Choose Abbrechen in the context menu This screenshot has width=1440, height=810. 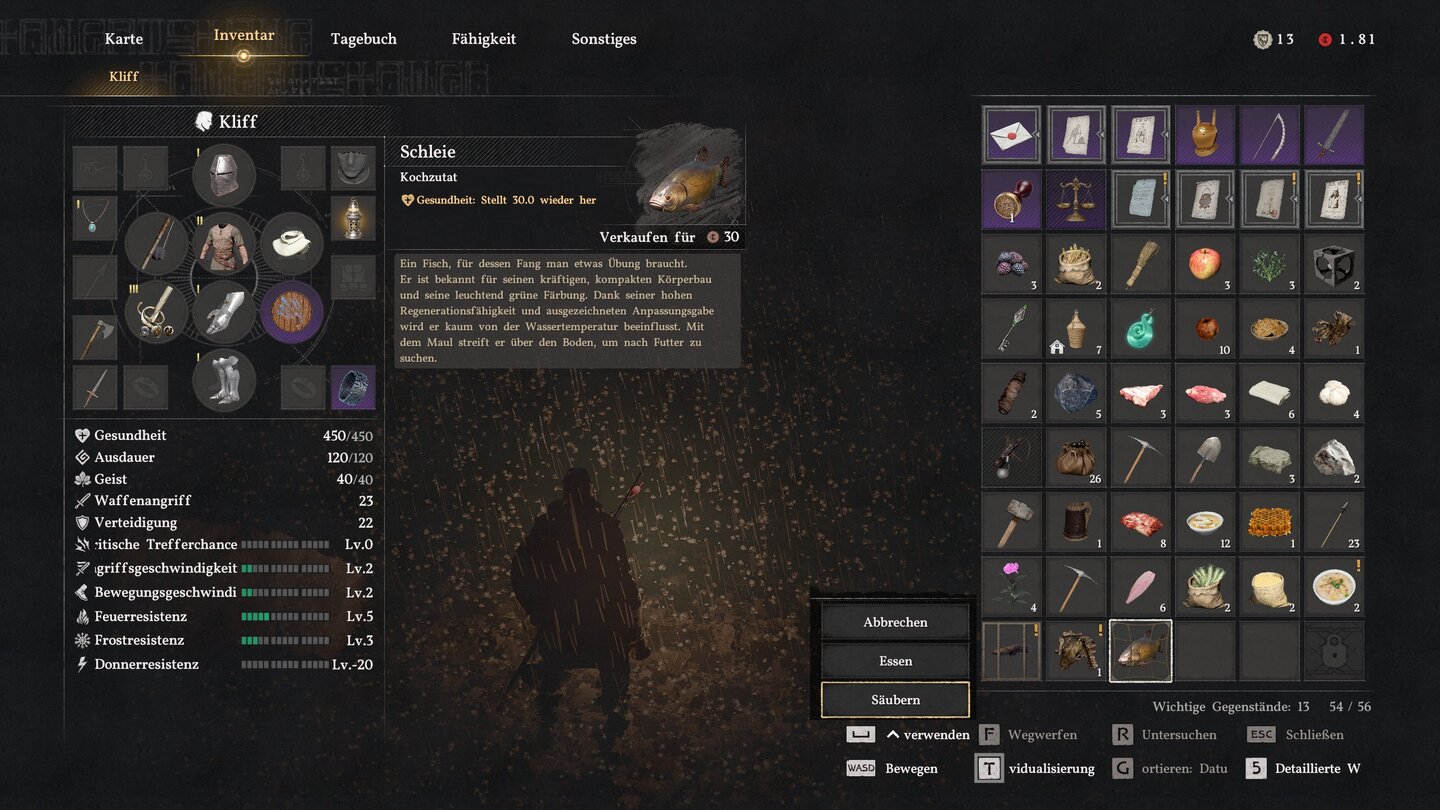point(895,622)
